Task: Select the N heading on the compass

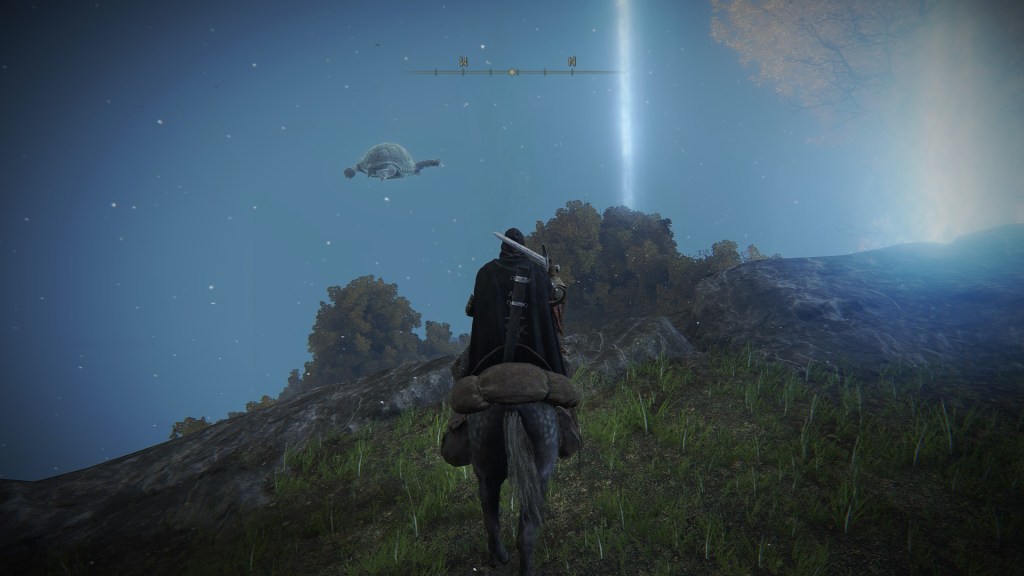Action: 572,62
